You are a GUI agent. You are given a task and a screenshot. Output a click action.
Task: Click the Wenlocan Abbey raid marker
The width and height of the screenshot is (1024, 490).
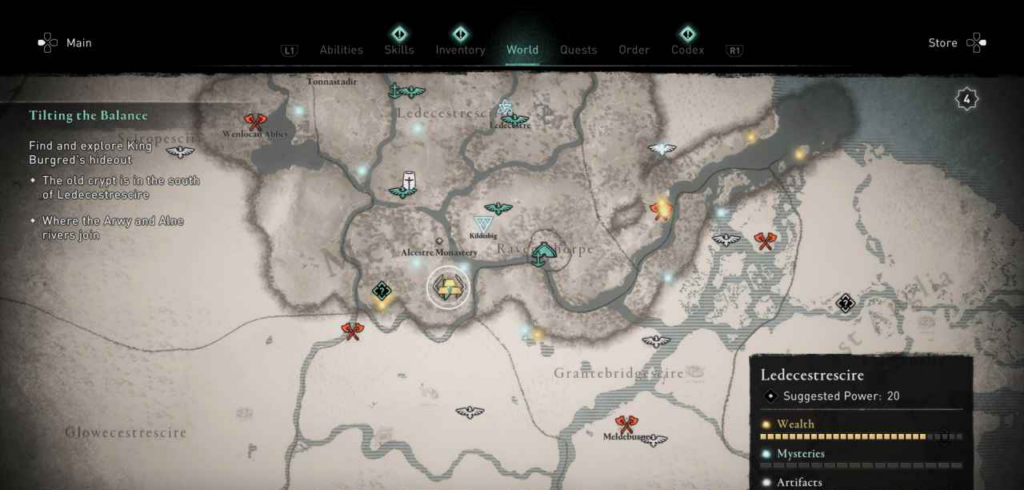(255, 122)
